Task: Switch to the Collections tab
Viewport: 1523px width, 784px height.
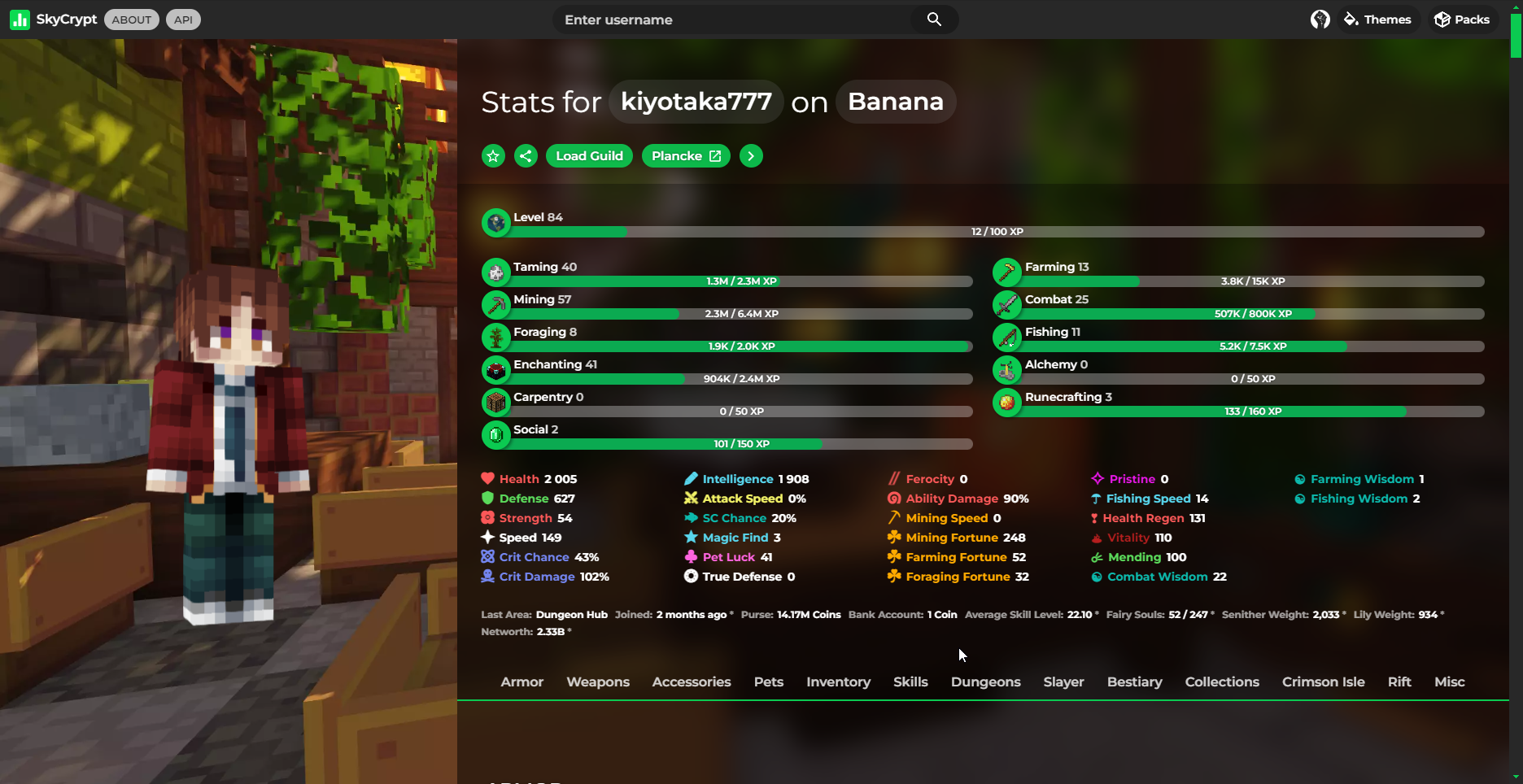Action: point(1222,682)
